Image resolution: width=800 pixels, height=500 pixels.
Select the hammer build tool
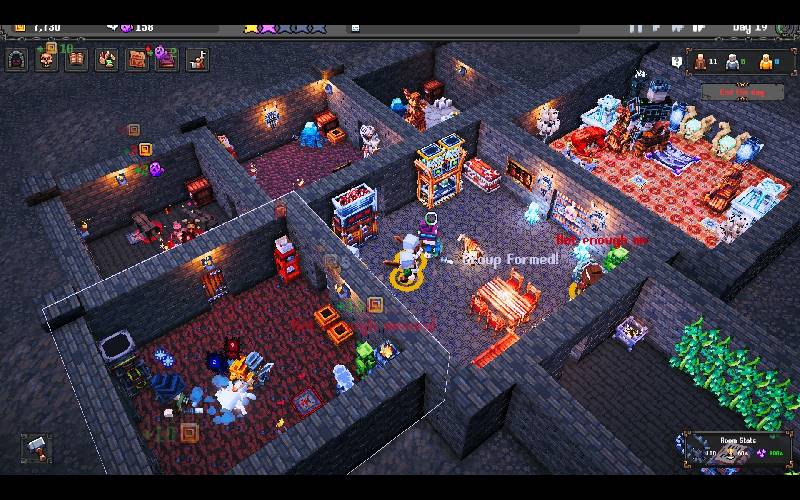36,447
